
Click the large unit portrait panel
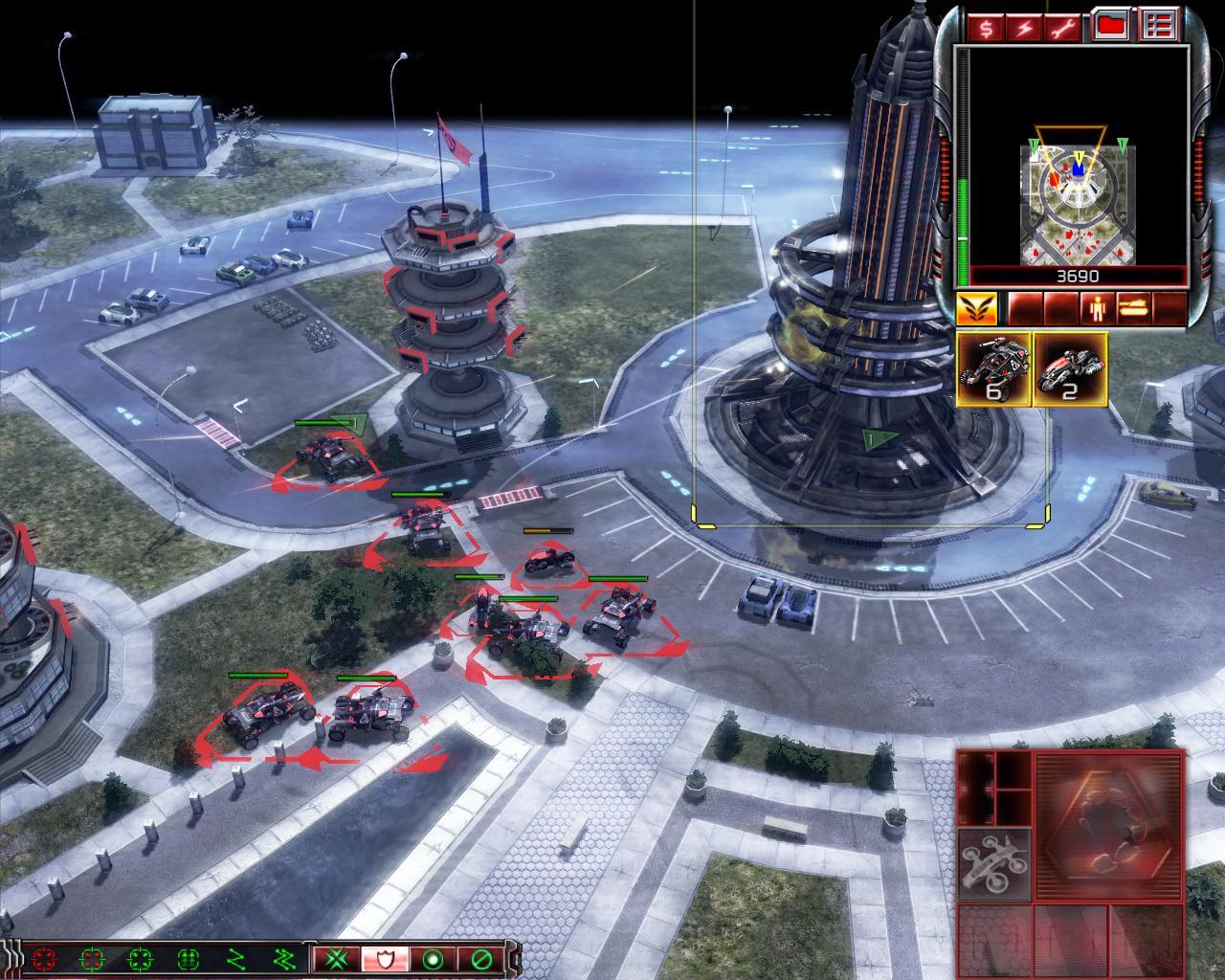point(1109,826)
